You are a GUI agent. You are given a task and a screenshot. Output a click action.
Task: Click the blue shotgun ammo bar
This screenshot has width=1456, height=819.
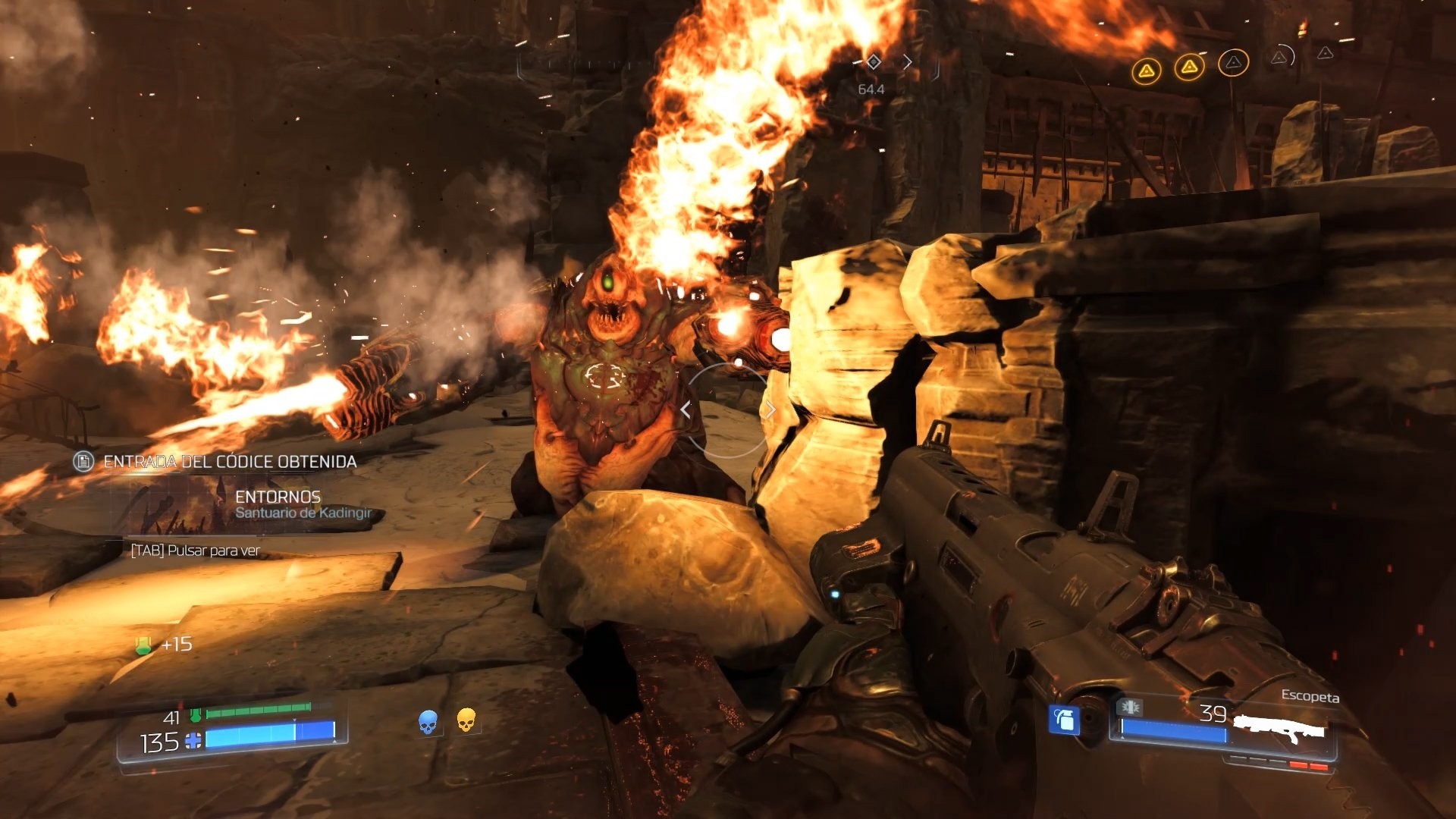1172,729
